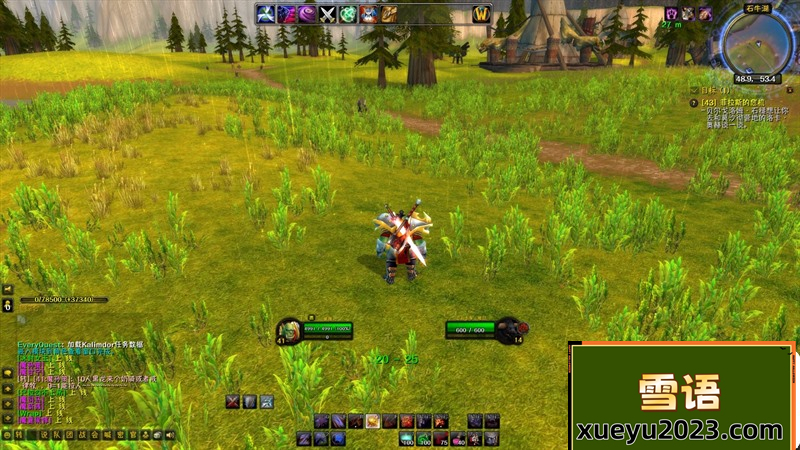Click the player portrait unit frame
The height and width of the screenshot is (450, 800).
point(287,329)
